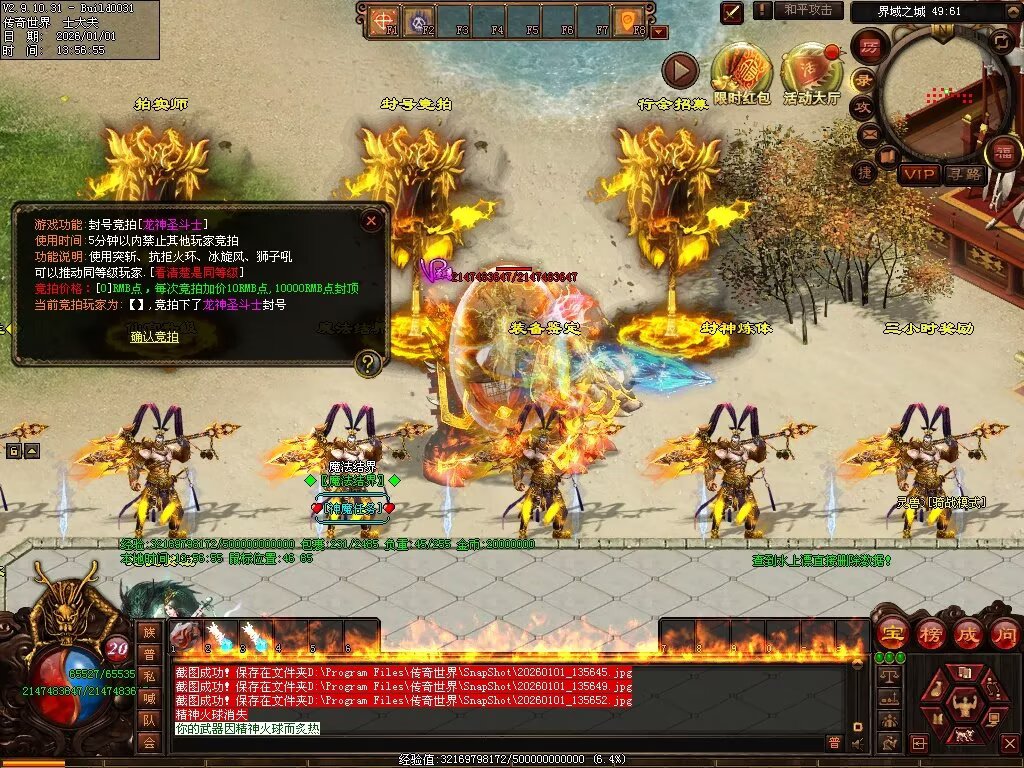Open the VIP panel
1024x768 pixels.
(x=918, y=174)
